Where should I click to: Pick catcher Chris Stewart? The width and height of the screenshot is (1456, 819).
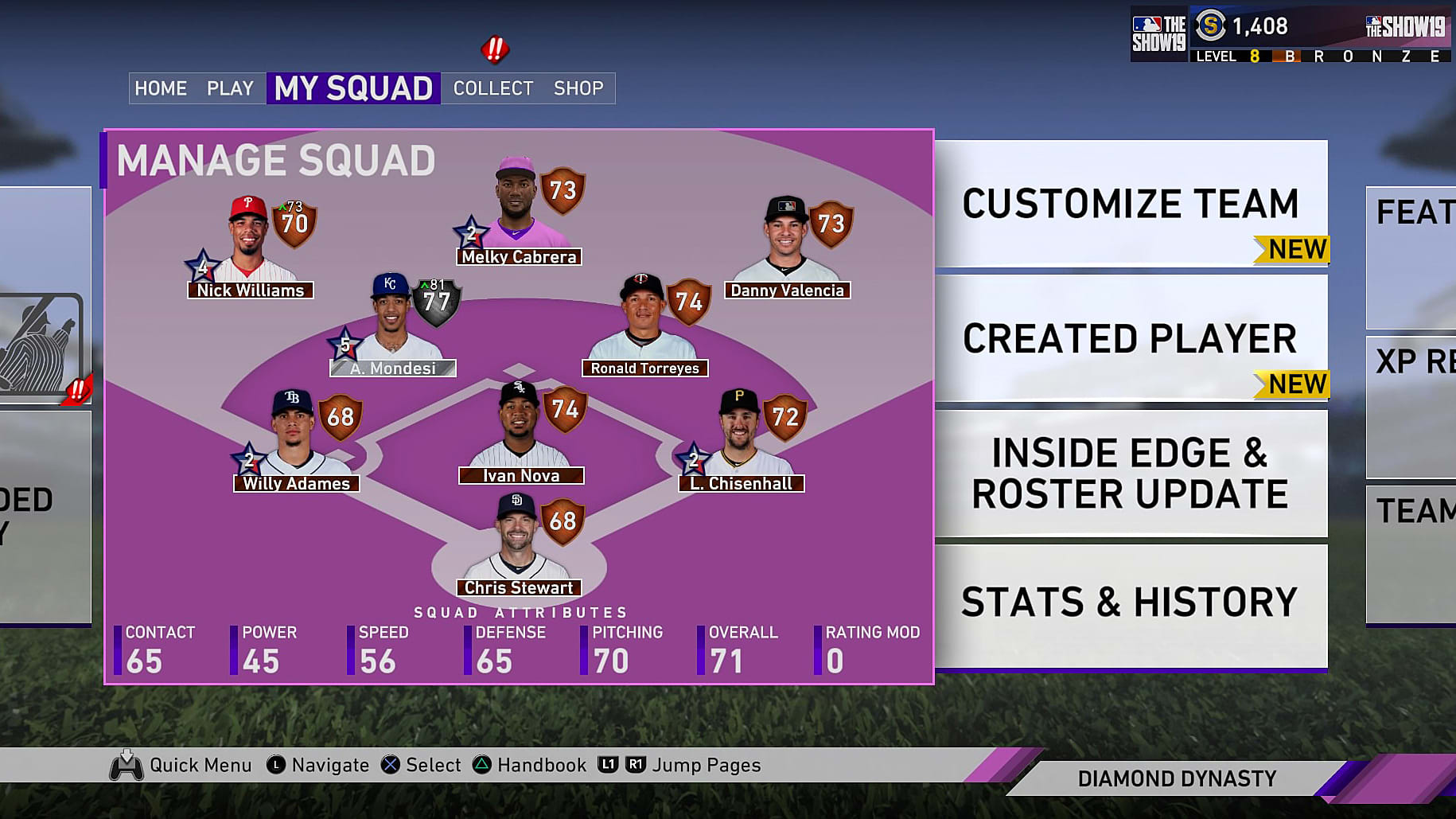click(519, 546)
